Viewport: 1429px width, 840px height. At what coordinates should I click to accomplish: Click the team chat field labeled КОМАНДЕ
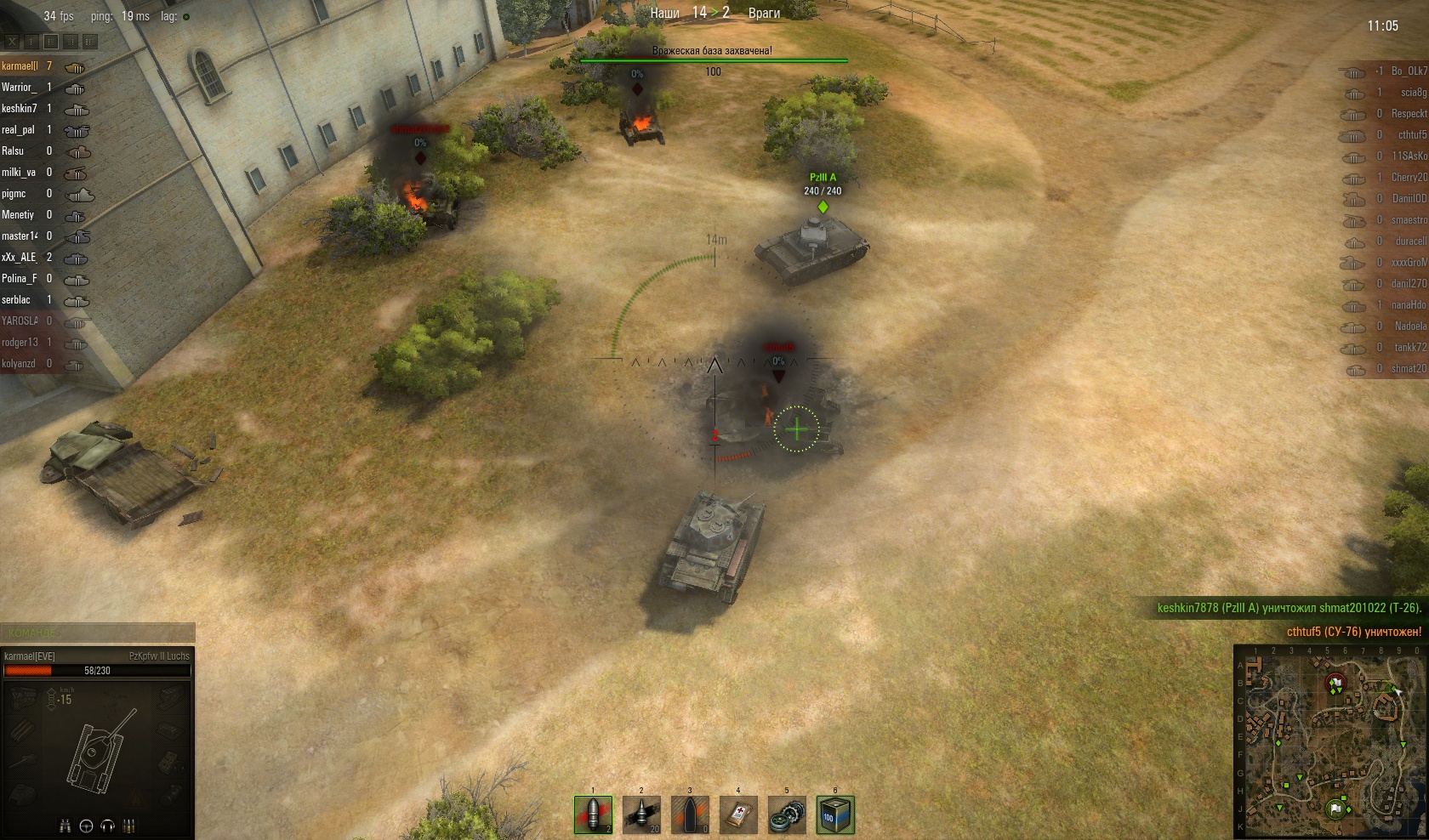pyautogui.click(x=98, y=633)
